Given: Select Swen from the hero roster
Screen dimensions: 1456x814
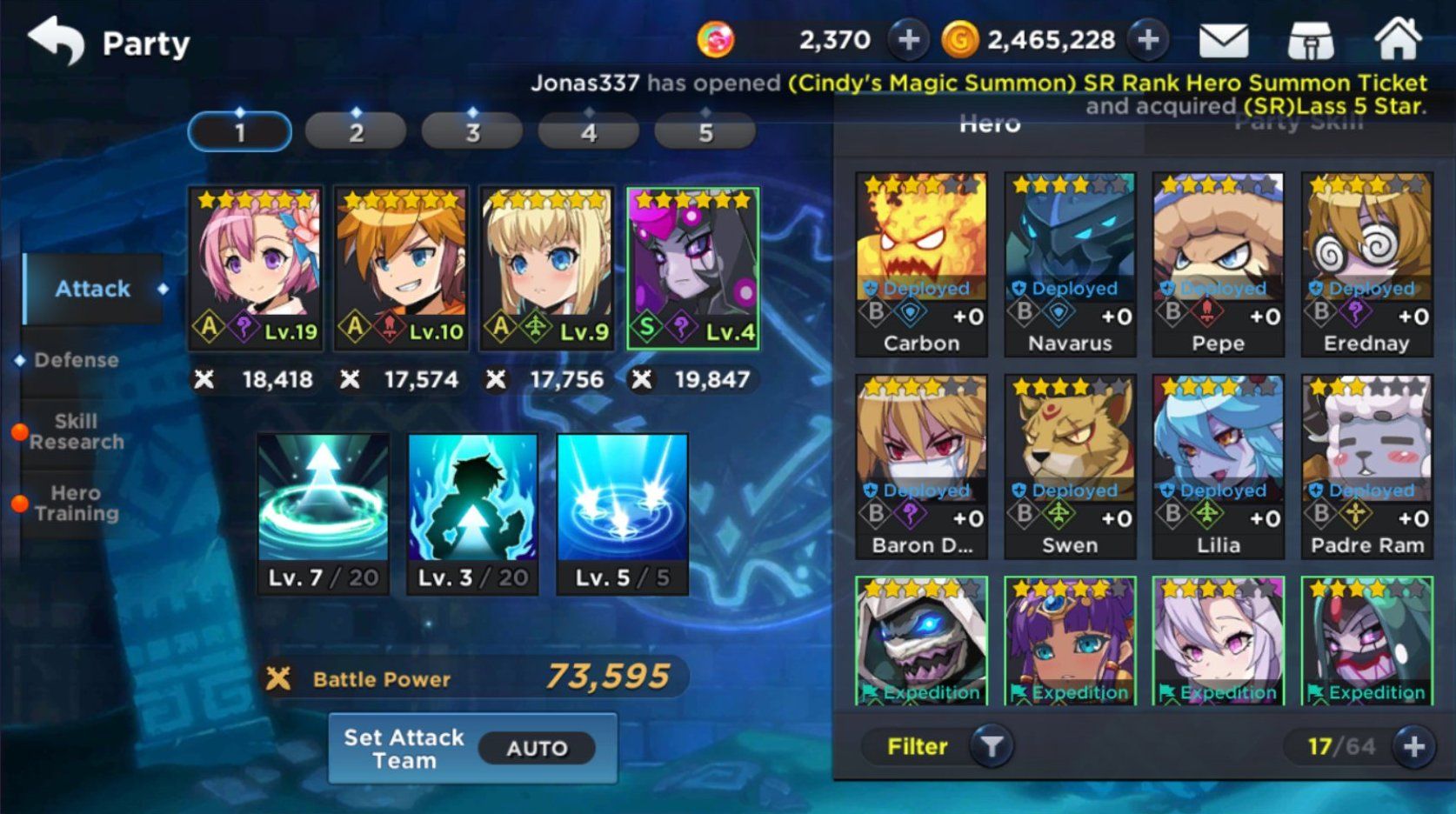Looking at the screenshot, I should tap(1070, 466).
